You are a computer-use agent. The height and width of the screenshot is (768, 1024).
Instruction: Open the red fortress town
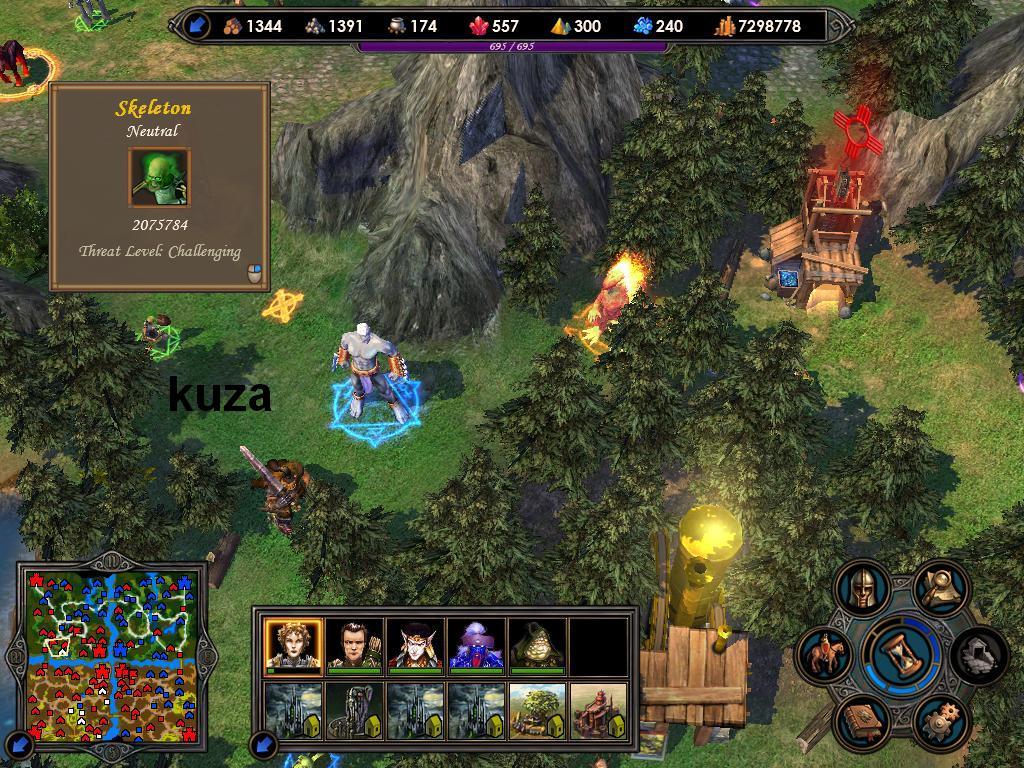598,710
